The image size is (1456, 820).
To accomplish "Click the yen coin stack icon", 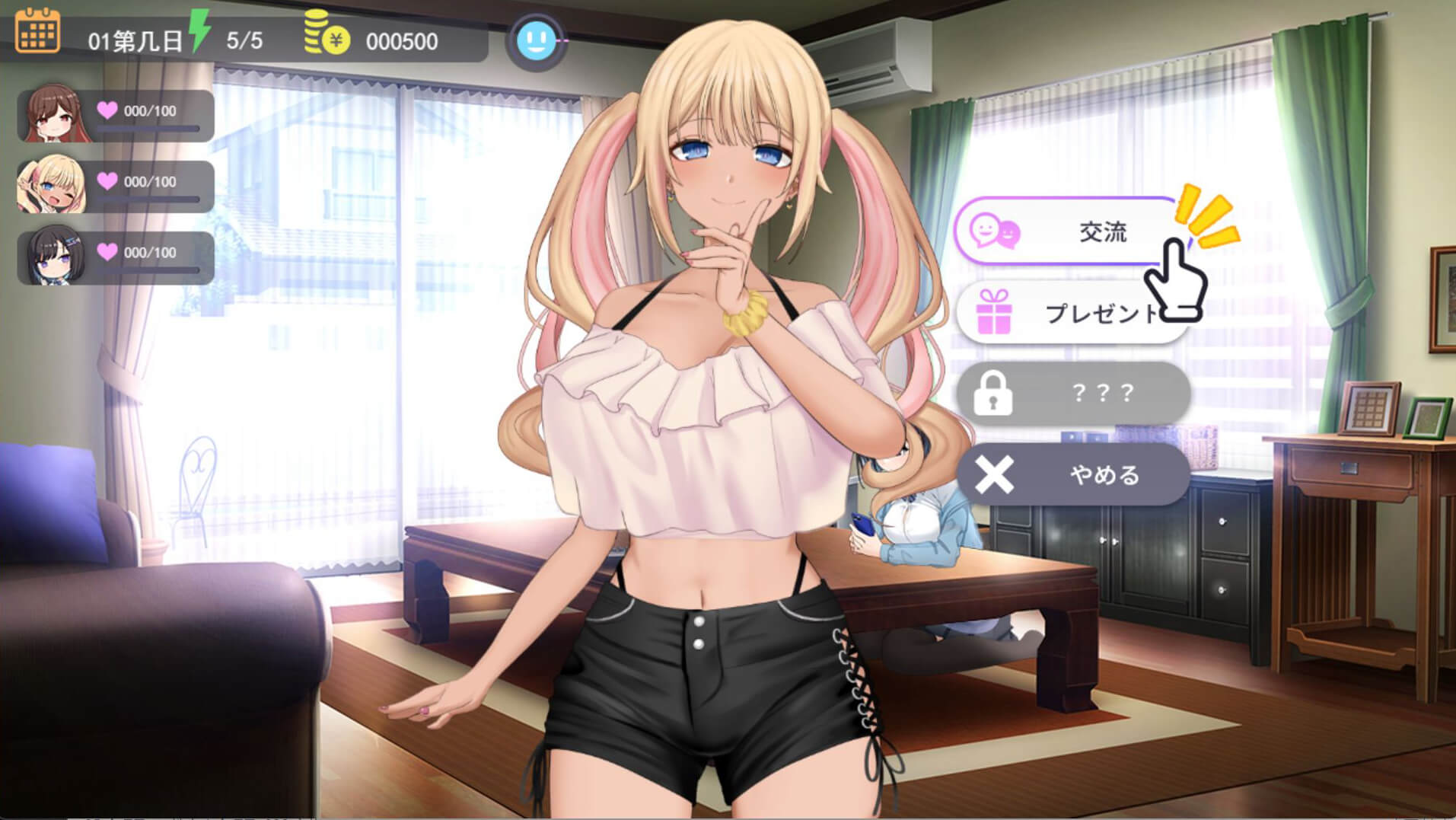I will (x=326, y=34).
